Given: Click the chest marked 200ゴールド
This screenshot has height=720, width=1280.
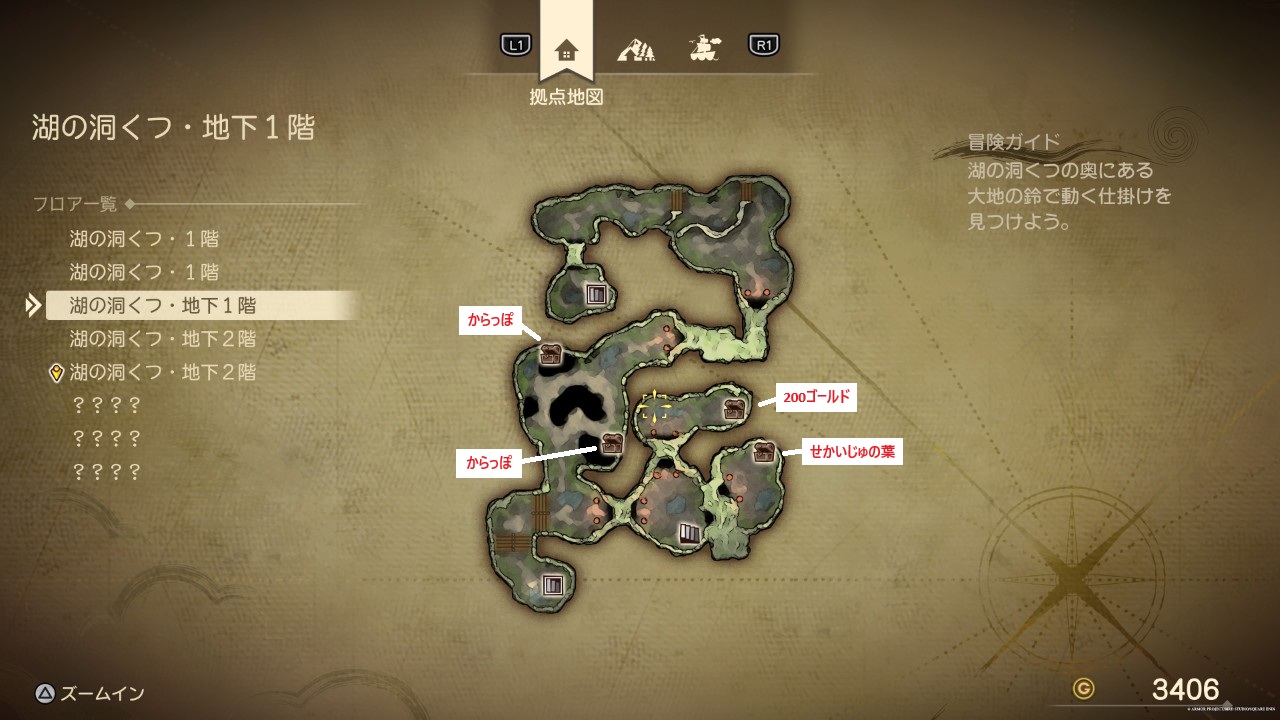Looking at the screenshot, I should coord(735,407).
